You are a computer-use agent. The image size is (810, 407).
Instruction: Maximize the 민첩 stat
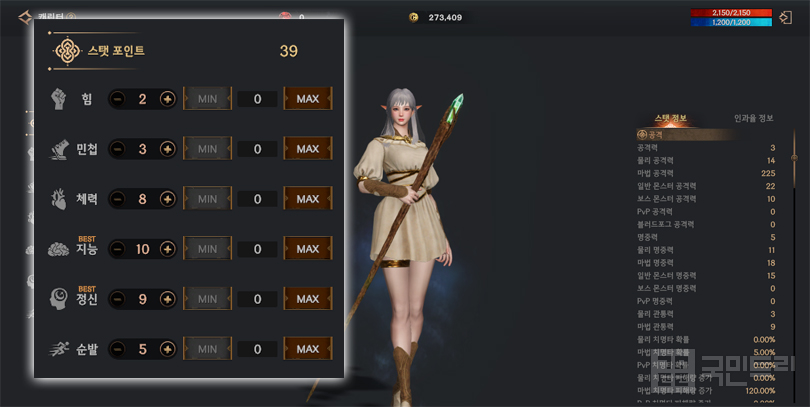pyautogui.click(x=307, y=149)
